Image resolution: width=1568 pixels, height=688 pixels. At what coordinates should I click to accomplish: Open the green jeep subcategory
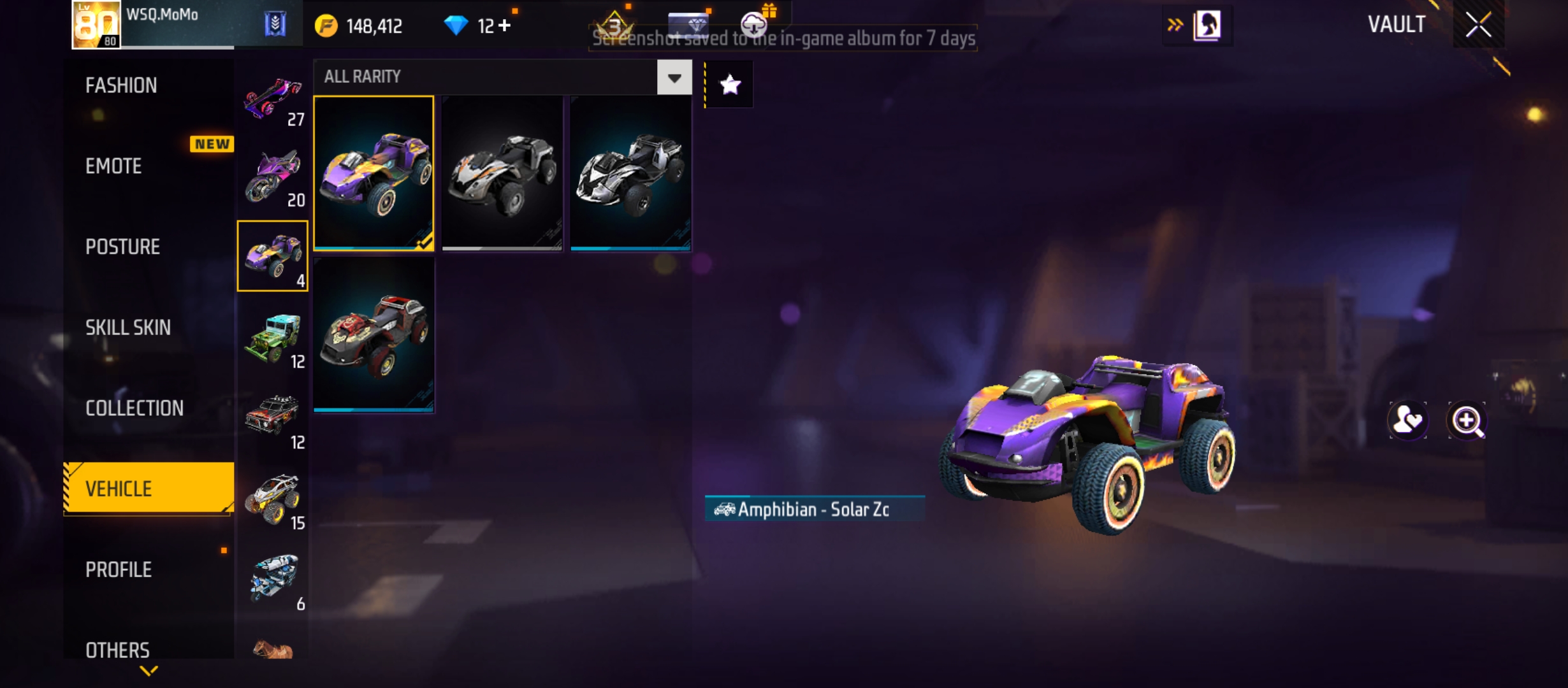click(x=273, y=338)
